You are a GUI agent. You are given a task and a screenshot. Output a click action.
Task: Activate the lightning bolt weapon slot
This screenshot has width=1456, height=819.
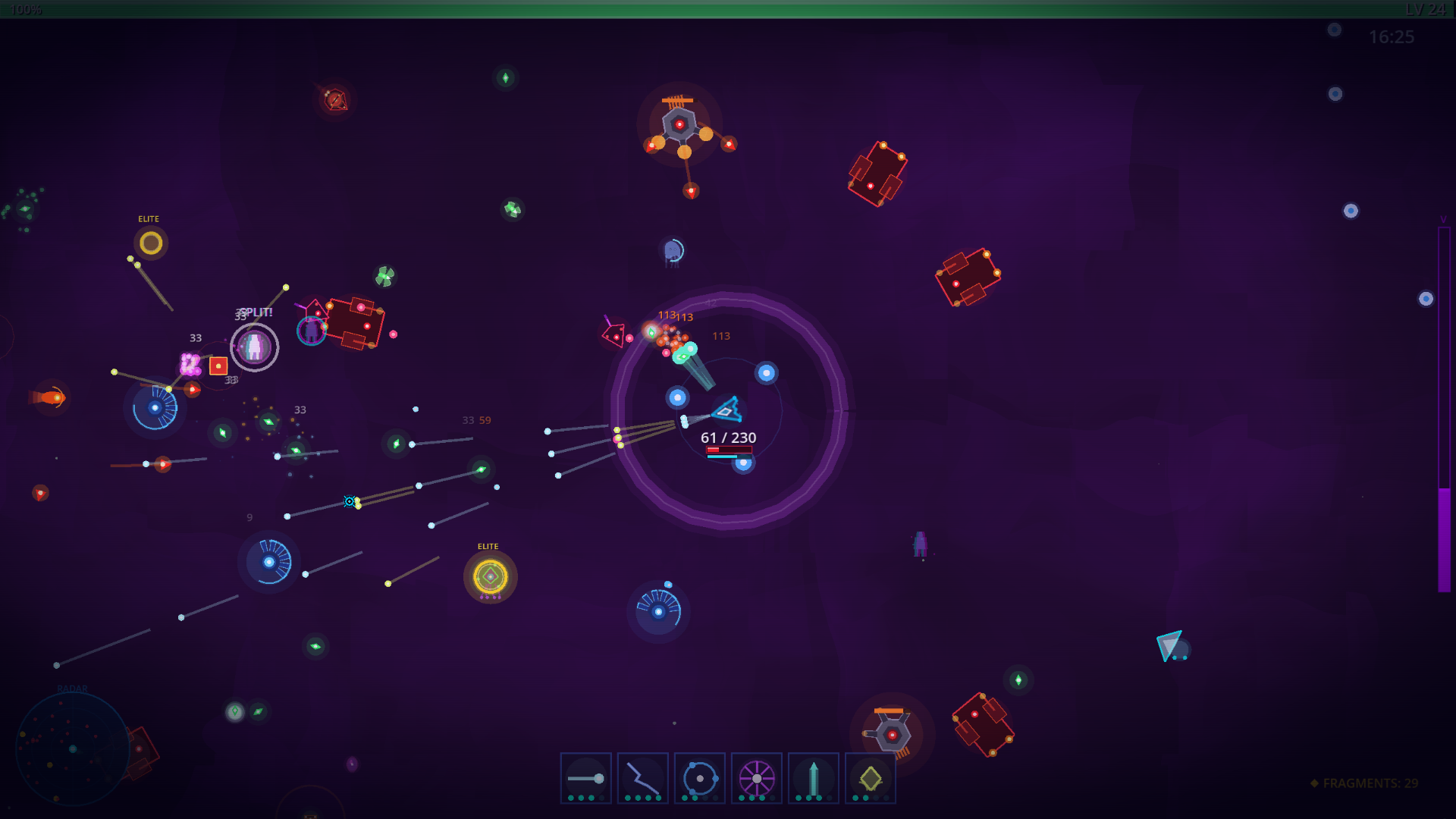click(642, 778)
